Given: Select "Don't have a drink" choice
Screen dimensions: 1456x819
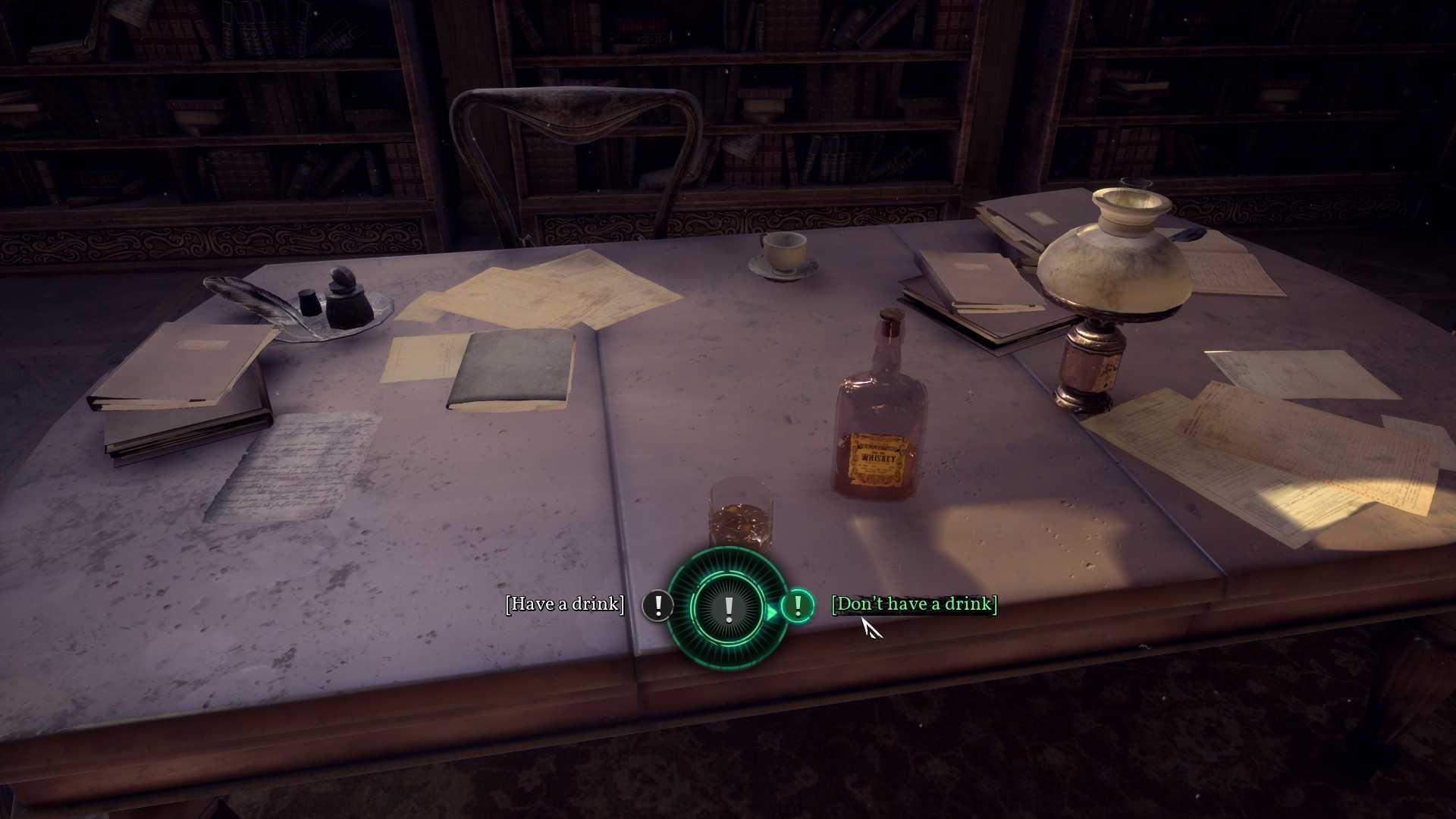Looking at the screenshot, I should [x=914, y=604].
